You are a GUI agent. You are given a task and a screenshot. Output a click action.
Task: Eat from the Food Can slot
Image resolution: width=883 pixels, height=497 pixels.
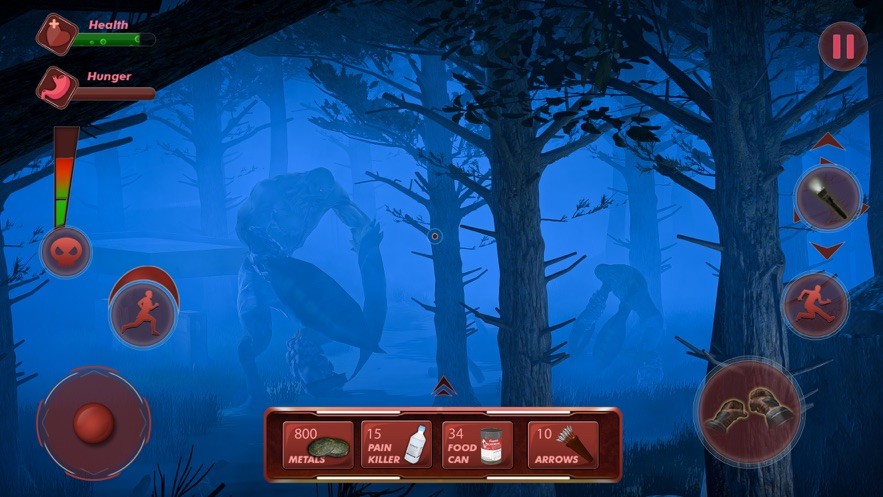pyautogui.click(x=478, y=445)
